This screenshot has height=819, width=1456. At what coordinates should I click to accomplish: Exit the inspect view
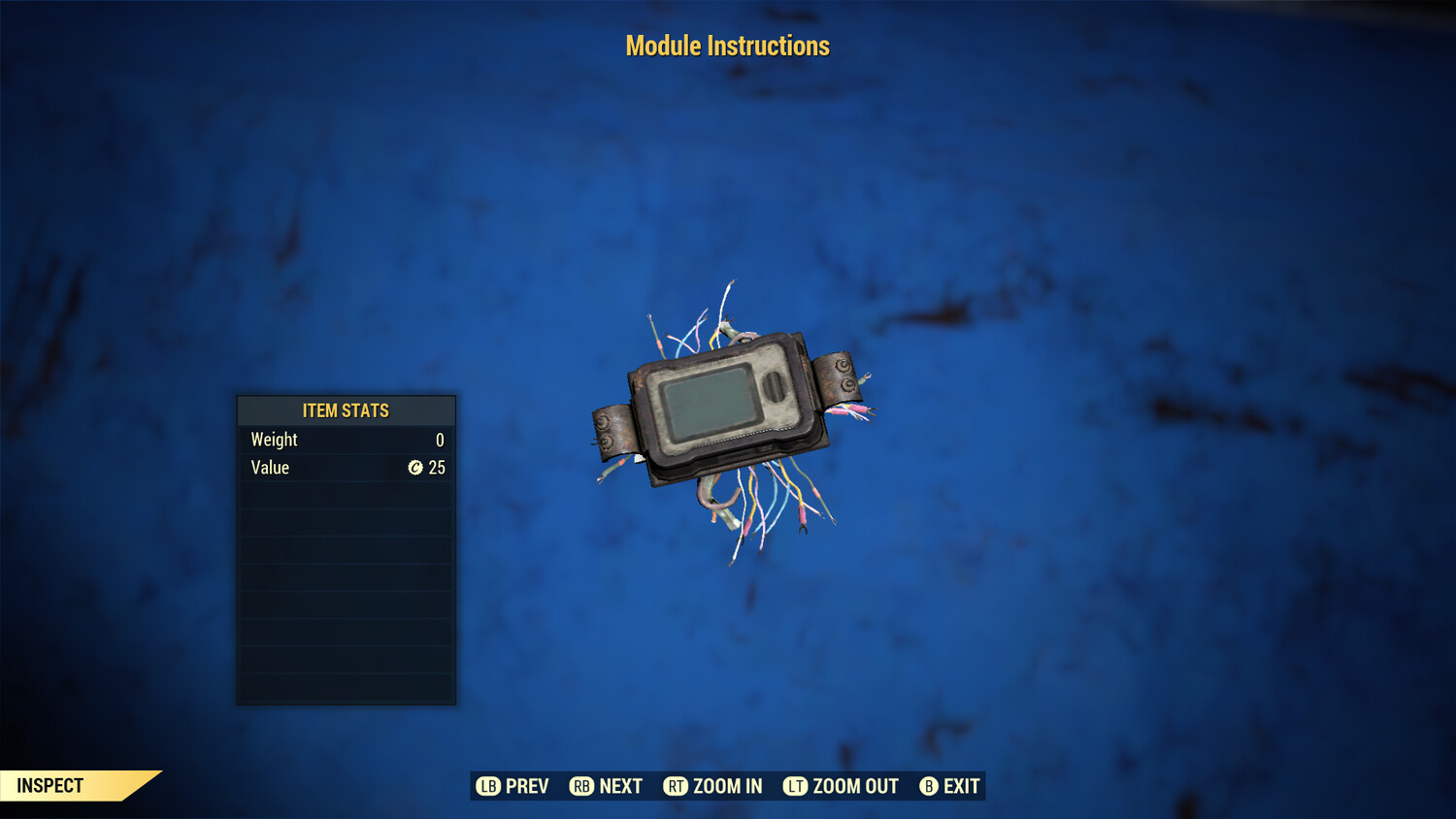(x=949, y=786)
